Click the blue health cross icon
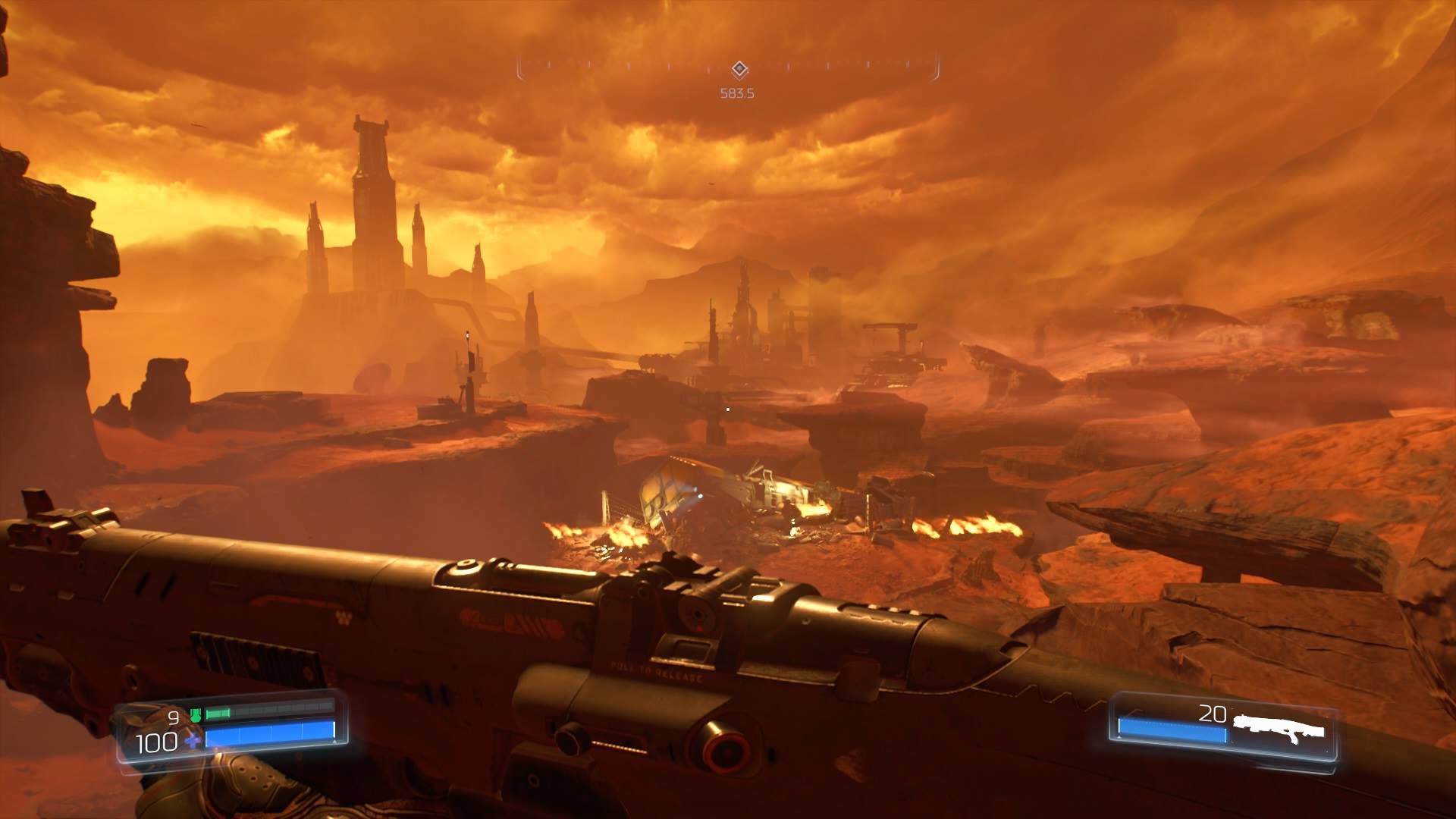 pos(194,741)
